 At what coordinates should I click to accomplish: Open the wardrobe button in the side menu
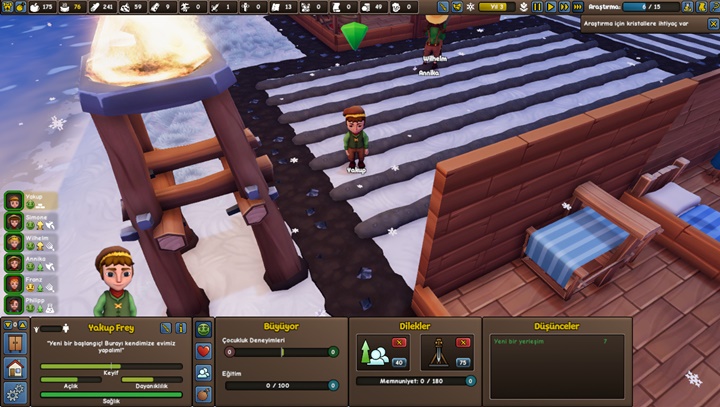click(x=14, y=343)
